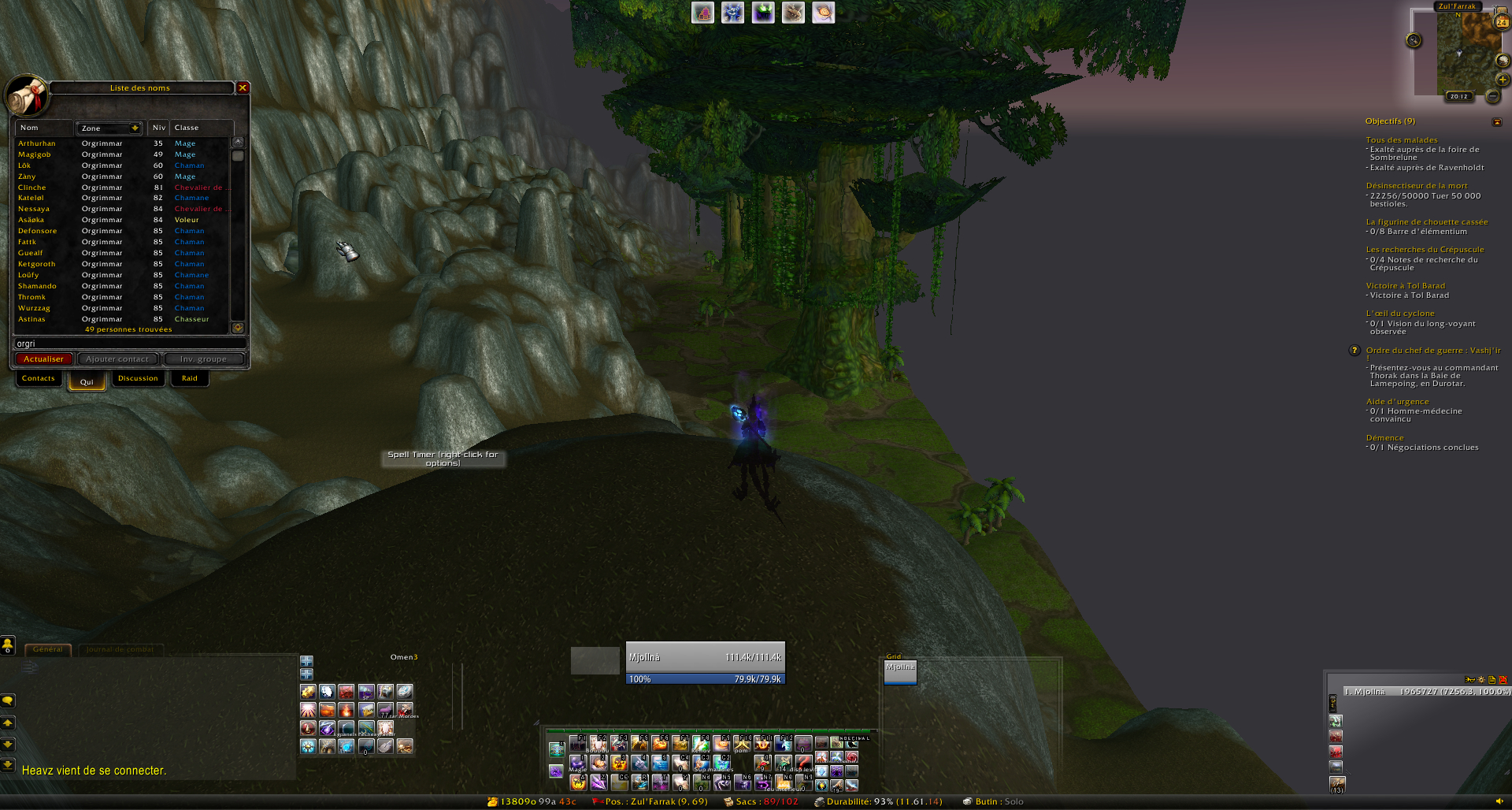Switch to the Contacts tab

(x=39, y=379)
